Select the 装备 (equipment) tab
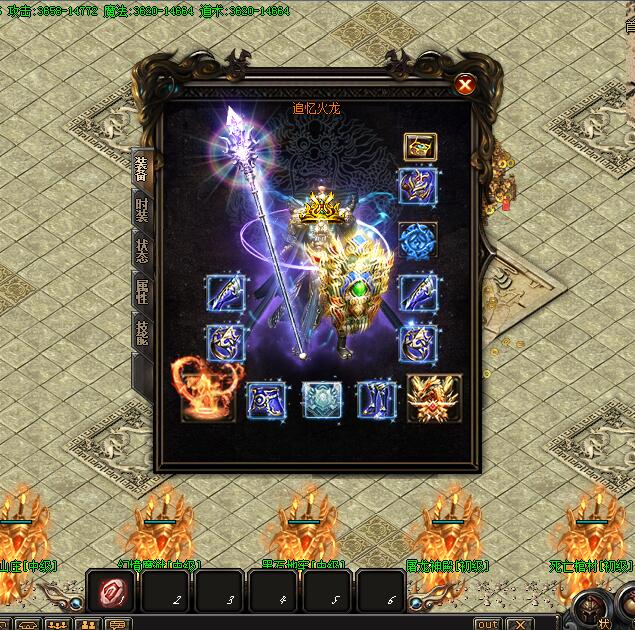Image resolution: width=635 pixels, height=630 pixels. tap(142, 170)
